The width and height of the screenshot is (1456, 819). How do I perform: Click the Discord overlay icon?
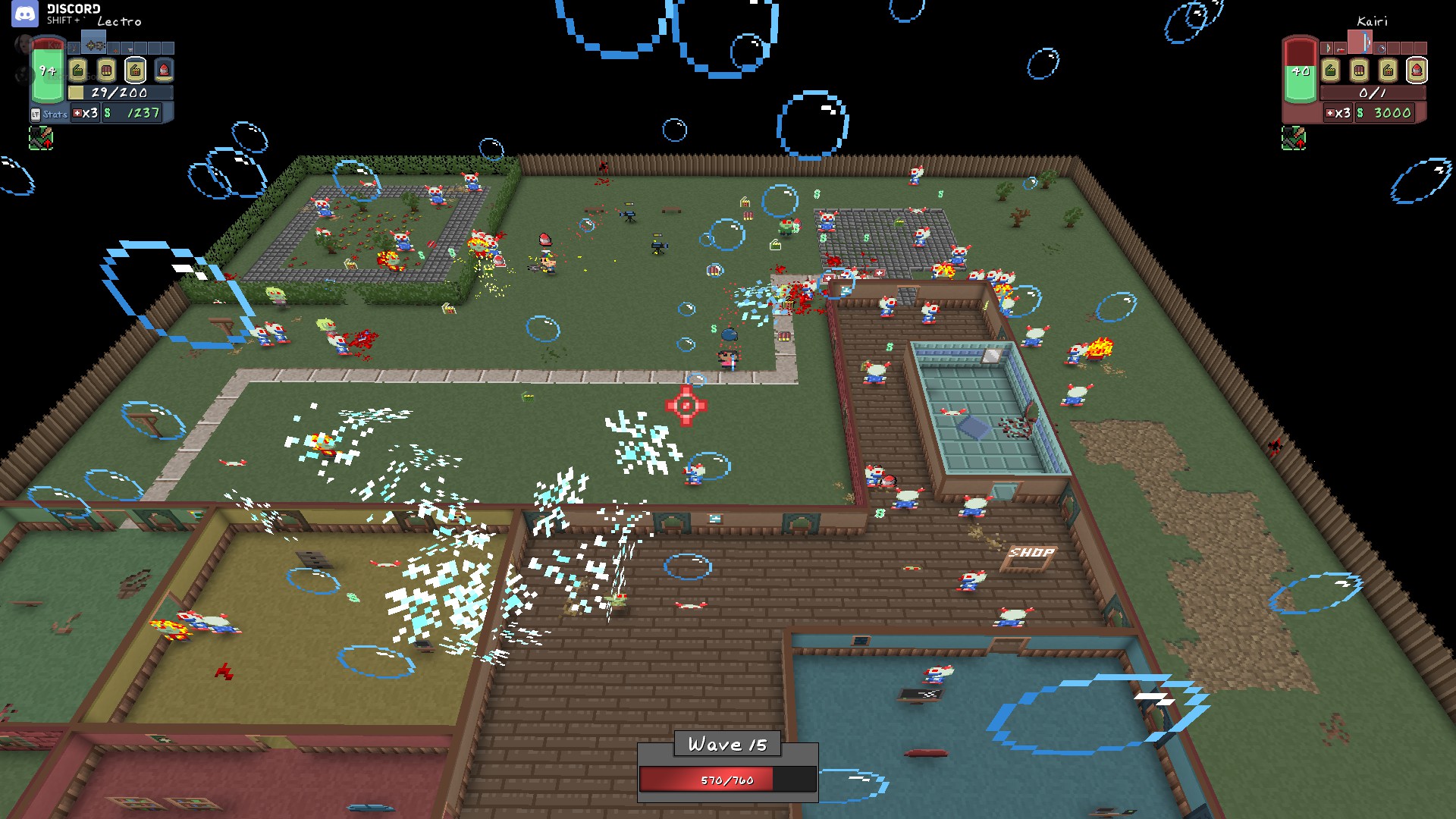(24, 14)
